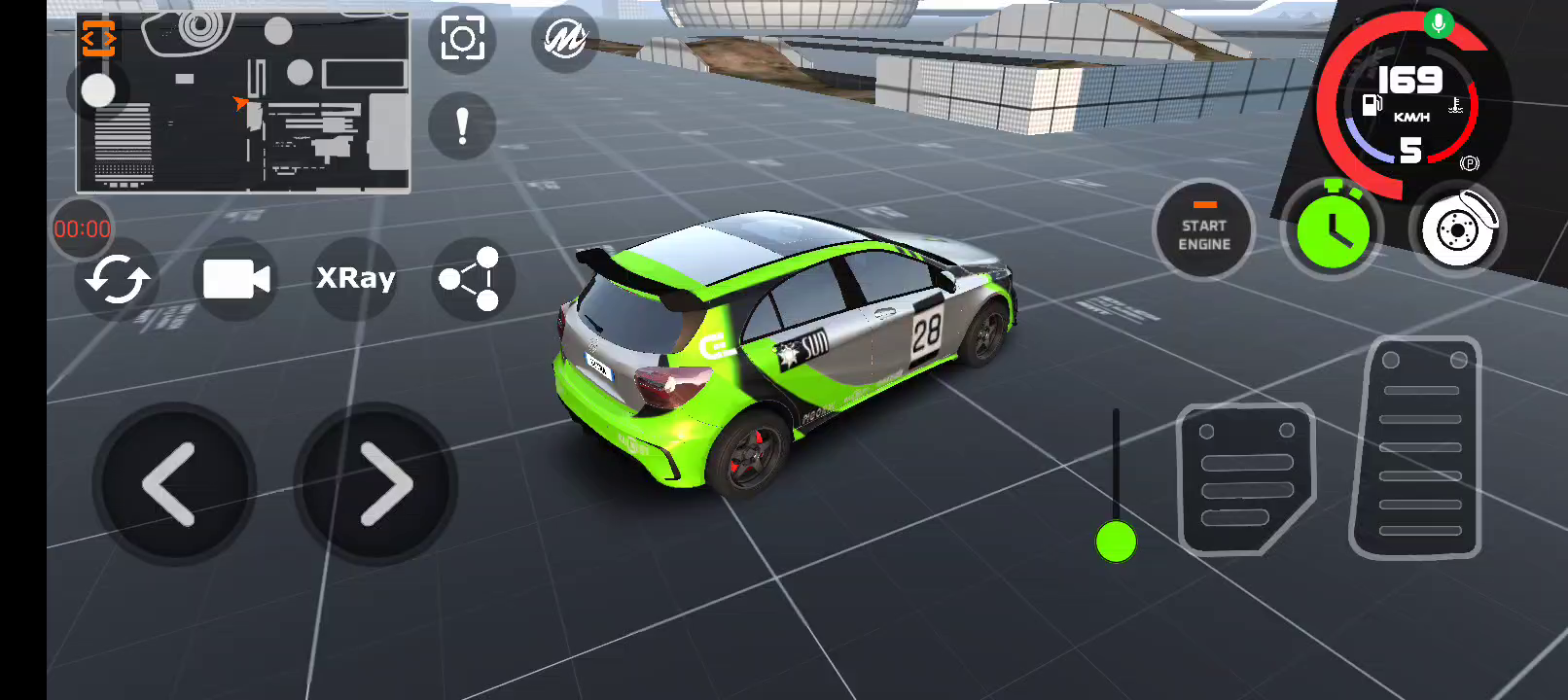Click the orange expand icon on the minimap

[98, 39]
